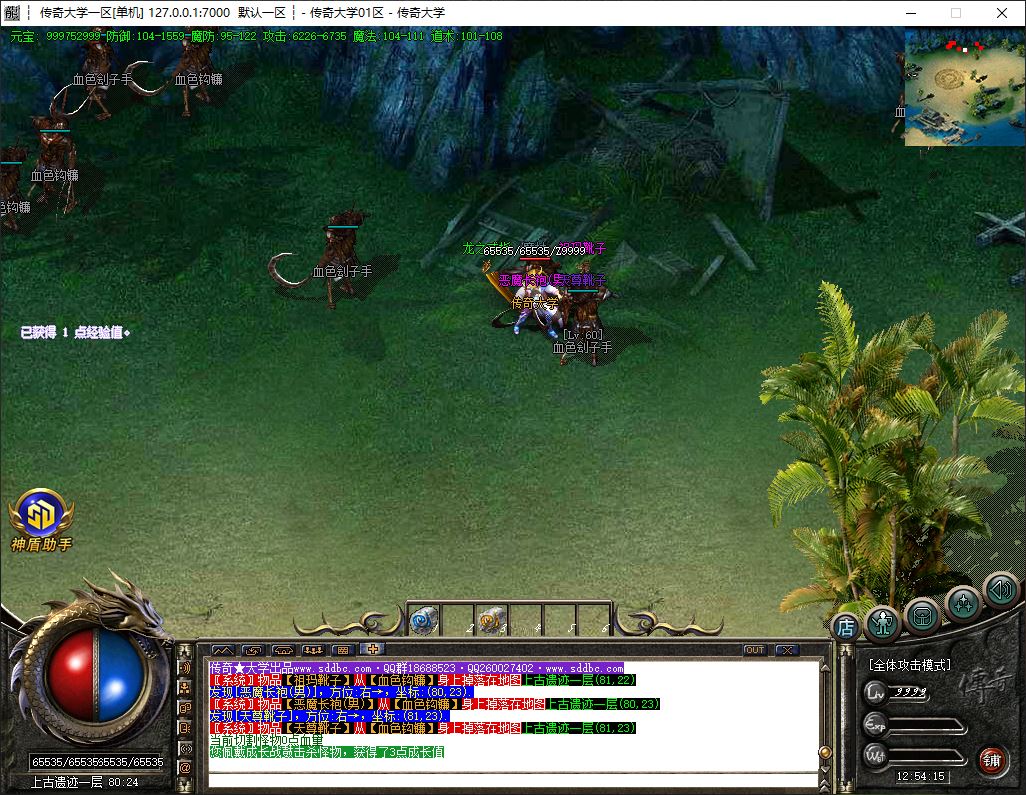The image size is (1026, 795).
Task: Open the skills sparkle round button
Action: pos(962,603)
